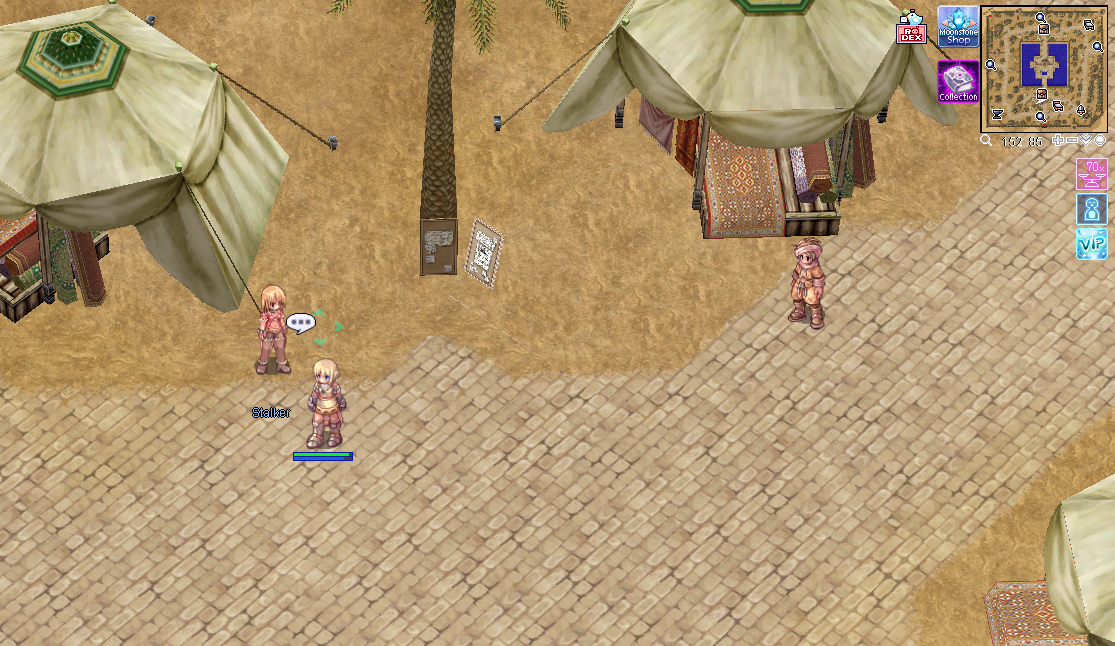Click the double down-arrow minimap button

(x=1086, y=141)
